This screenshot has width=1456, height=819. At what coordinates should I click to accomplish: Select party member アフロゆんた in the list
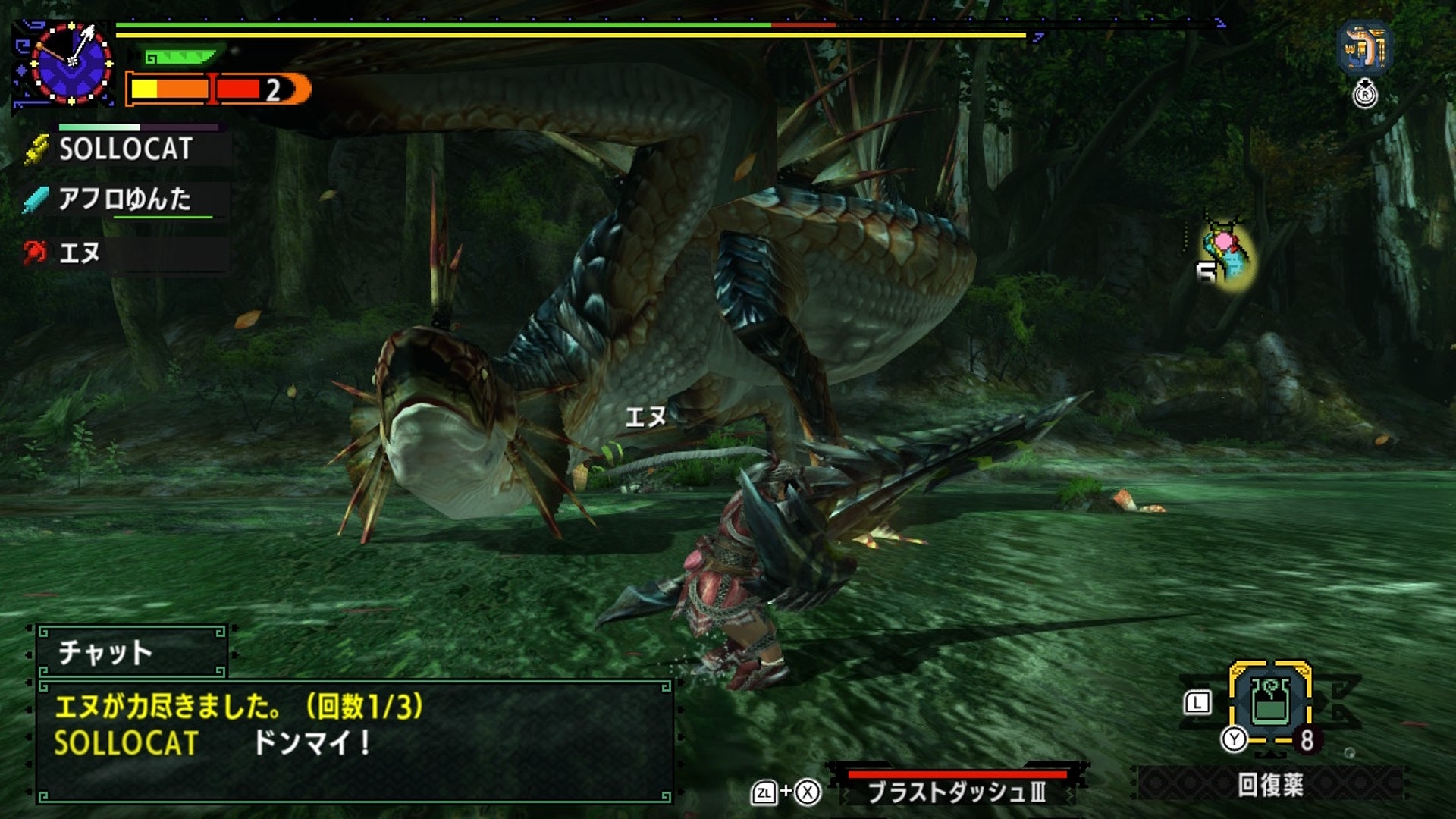click(x=125, y=199)
